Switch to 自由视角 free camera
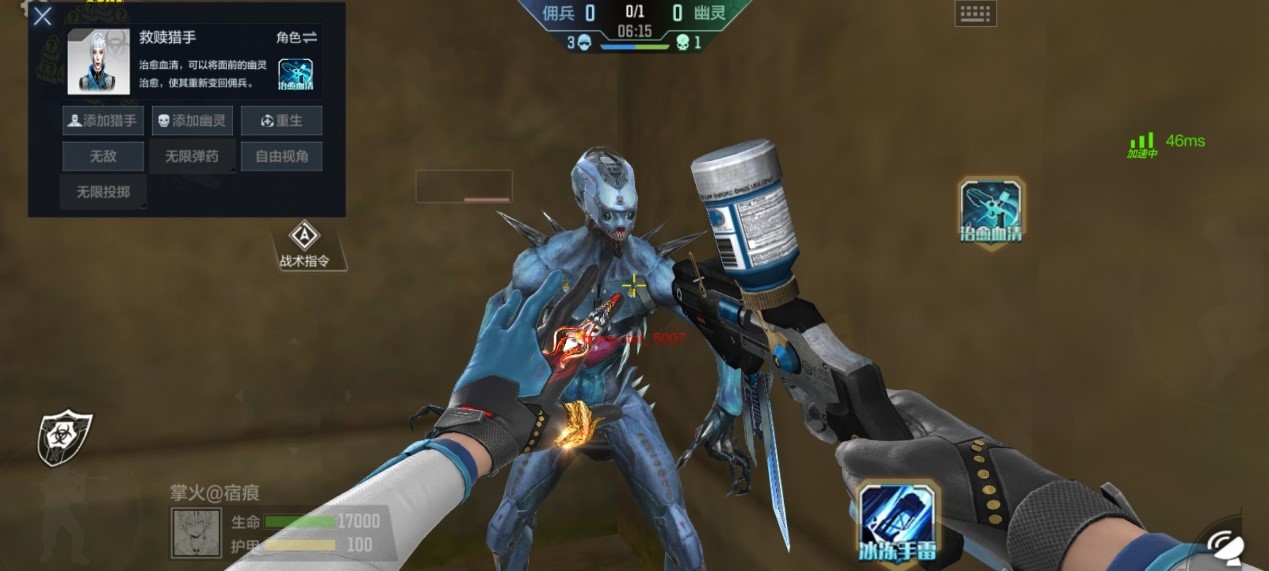 click(281, 156)
